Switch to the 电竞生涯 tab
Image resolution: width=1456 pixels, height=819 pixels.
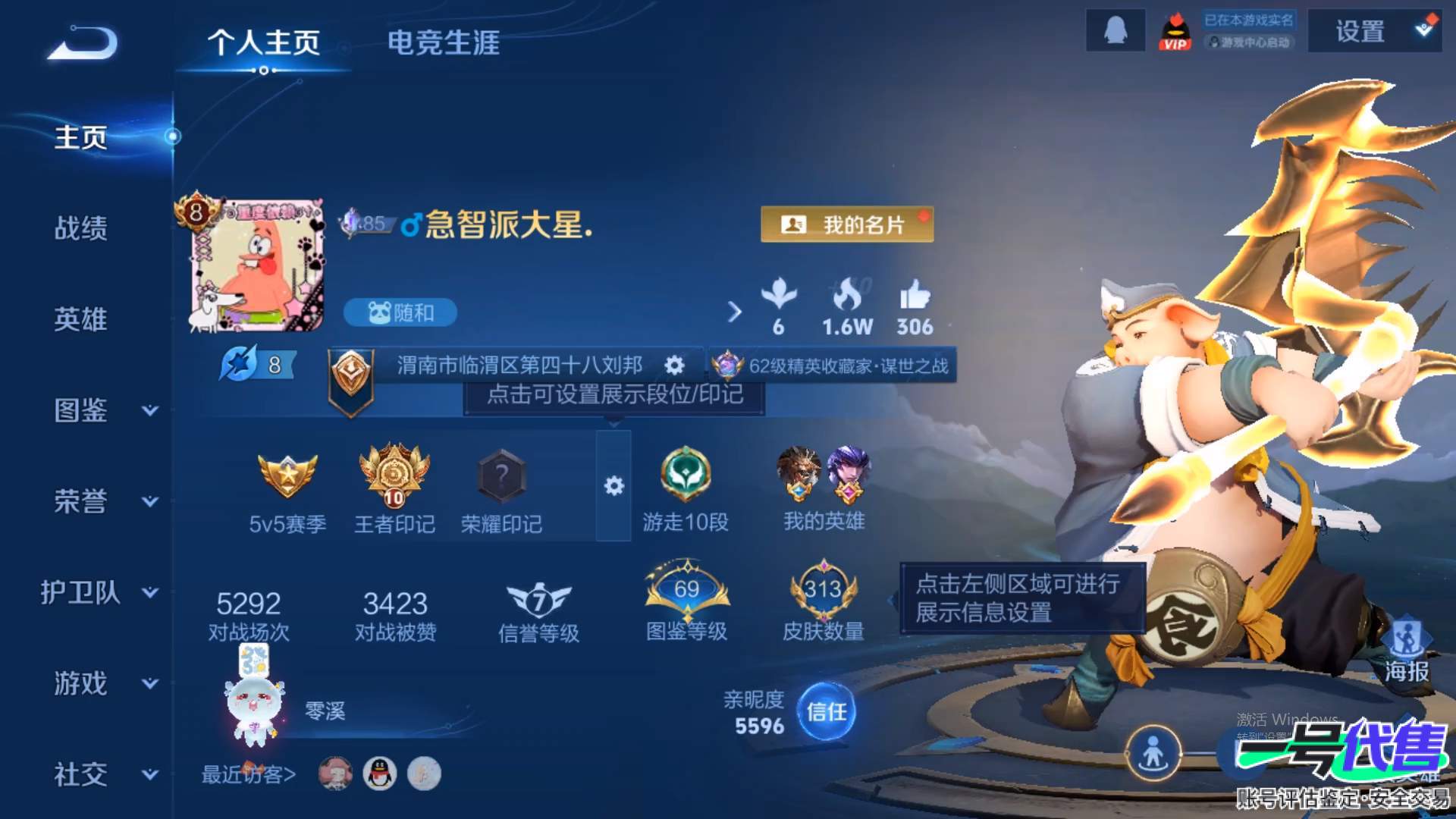442,44
